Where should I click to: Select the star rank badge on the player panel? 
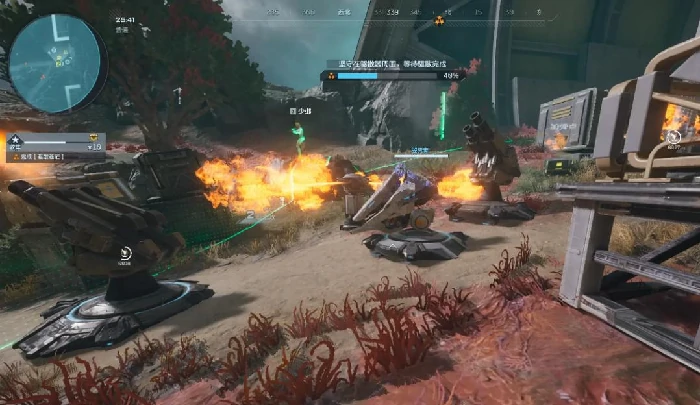coord(14,139)
